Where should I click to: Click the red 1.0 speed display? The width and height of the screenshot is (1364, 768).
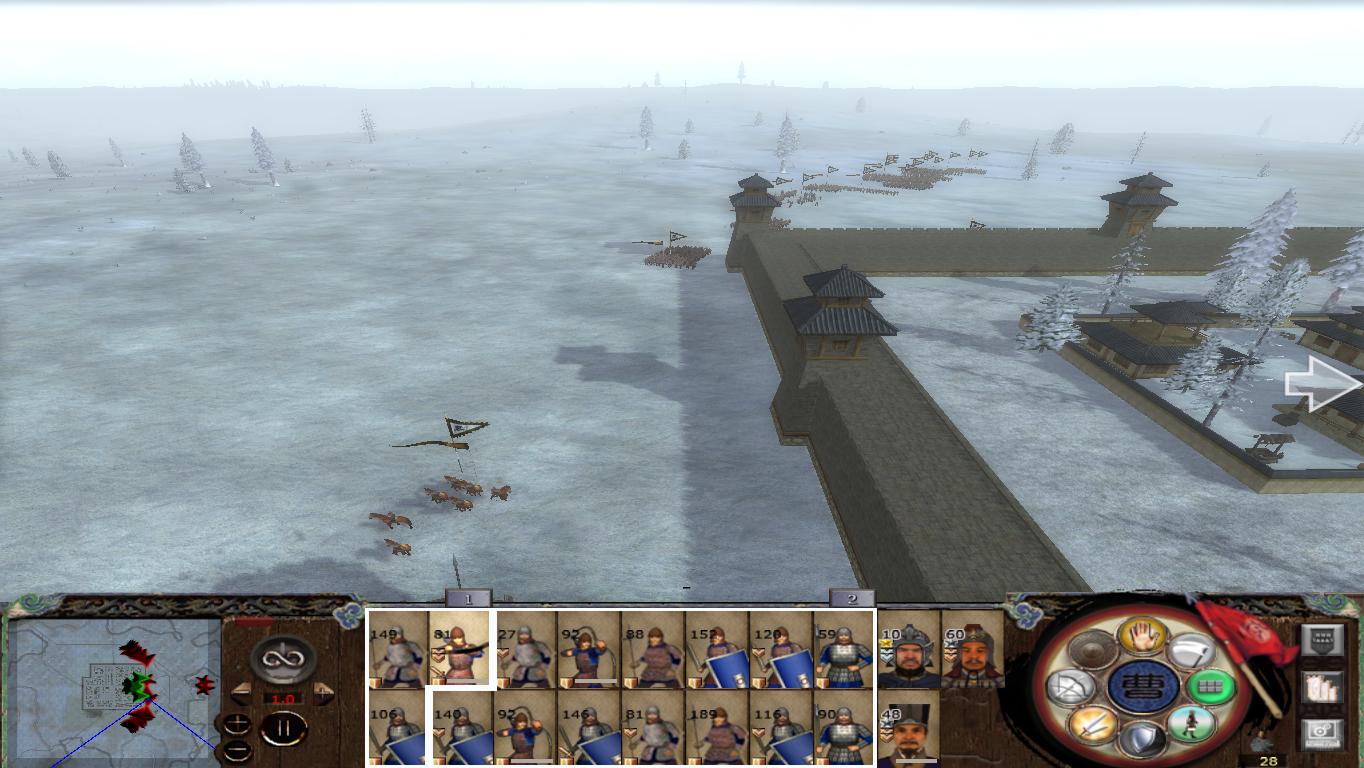[284, 698]
